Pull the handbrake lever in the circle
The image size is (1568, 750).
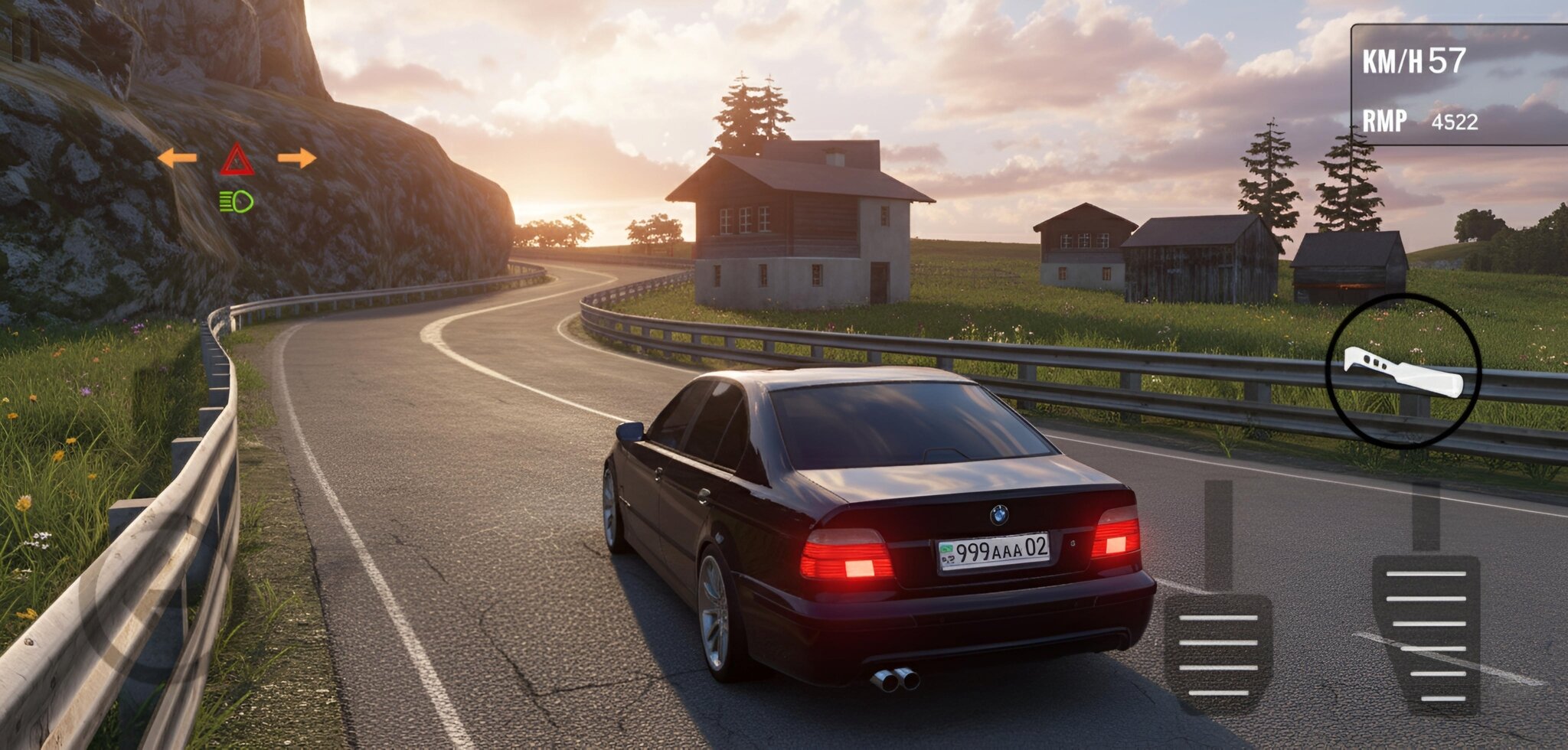tap(1403, 372)
